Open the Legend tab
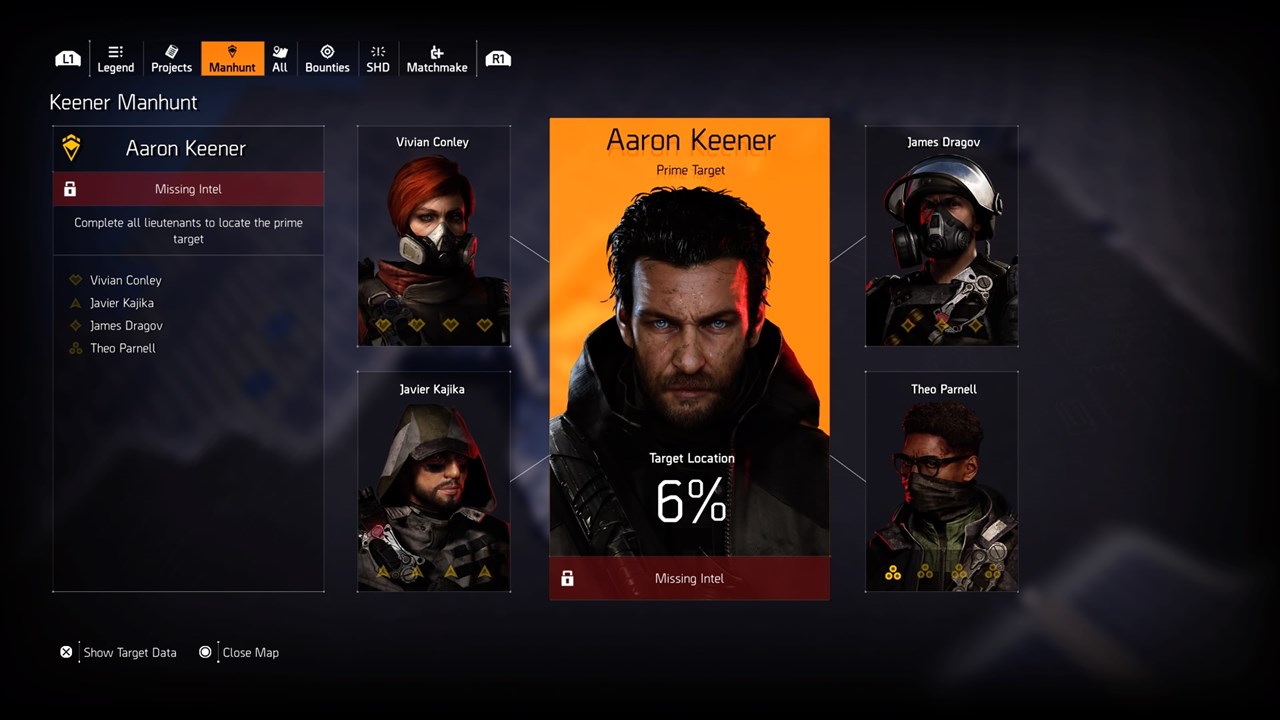The image size is (1280, 720). coord(116,58)
